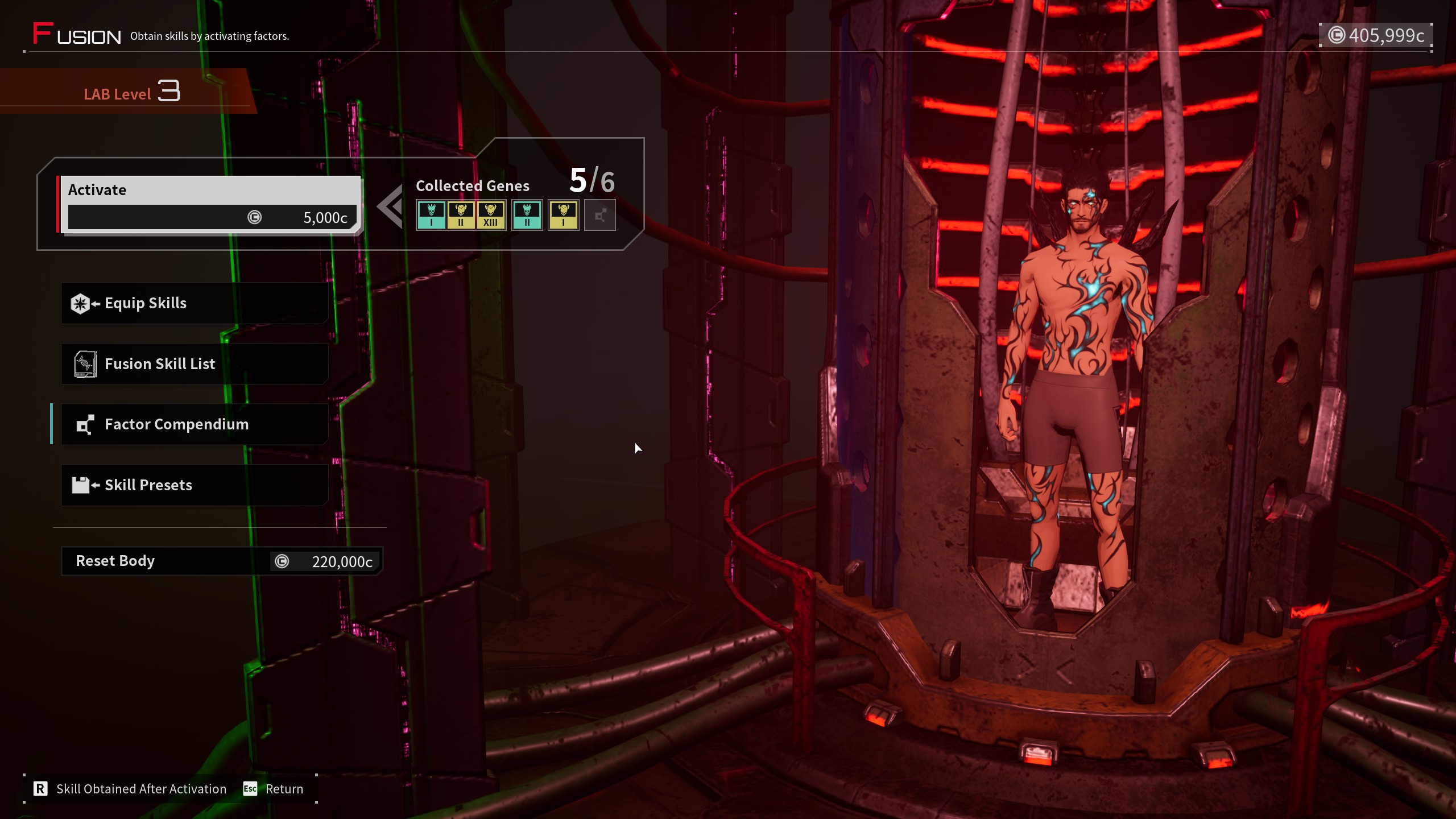Click the node icon beside Factor Compendium
The width and height of the screenshot is (1456, 819).
pos(84,424)
